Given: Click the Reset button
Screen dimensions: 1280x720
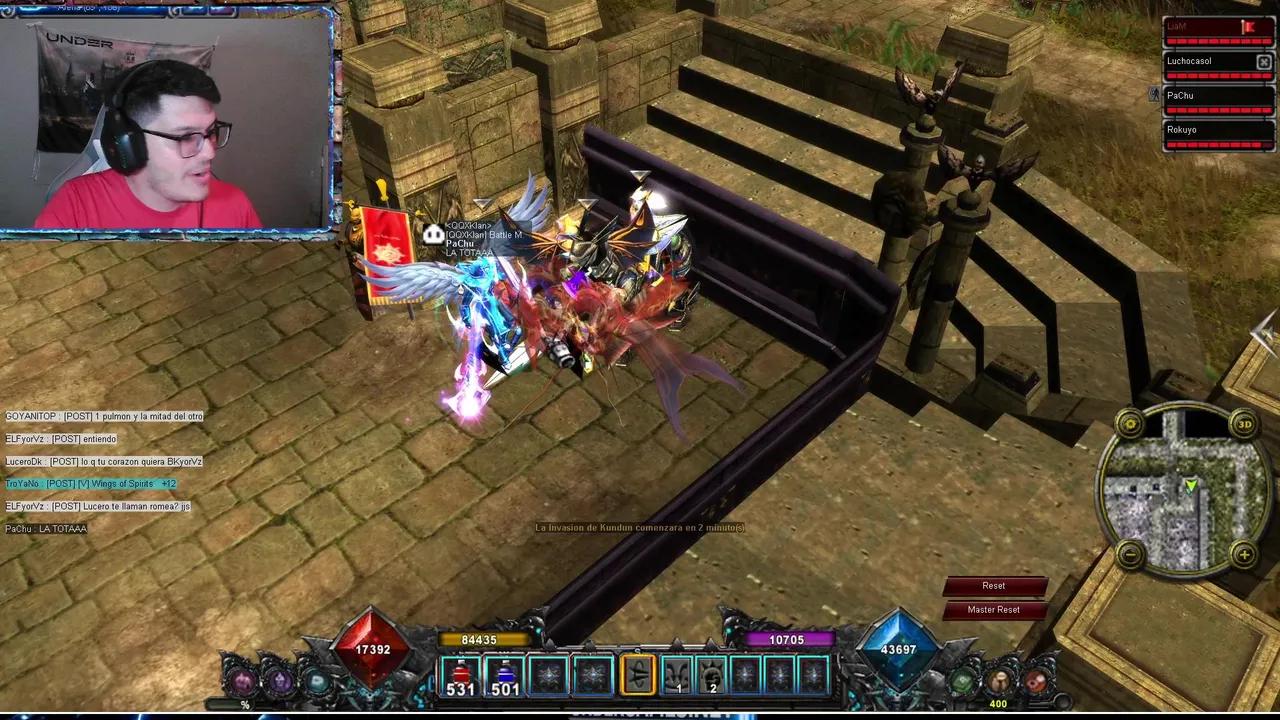Looking at the screenshot, I should (993, 586).
